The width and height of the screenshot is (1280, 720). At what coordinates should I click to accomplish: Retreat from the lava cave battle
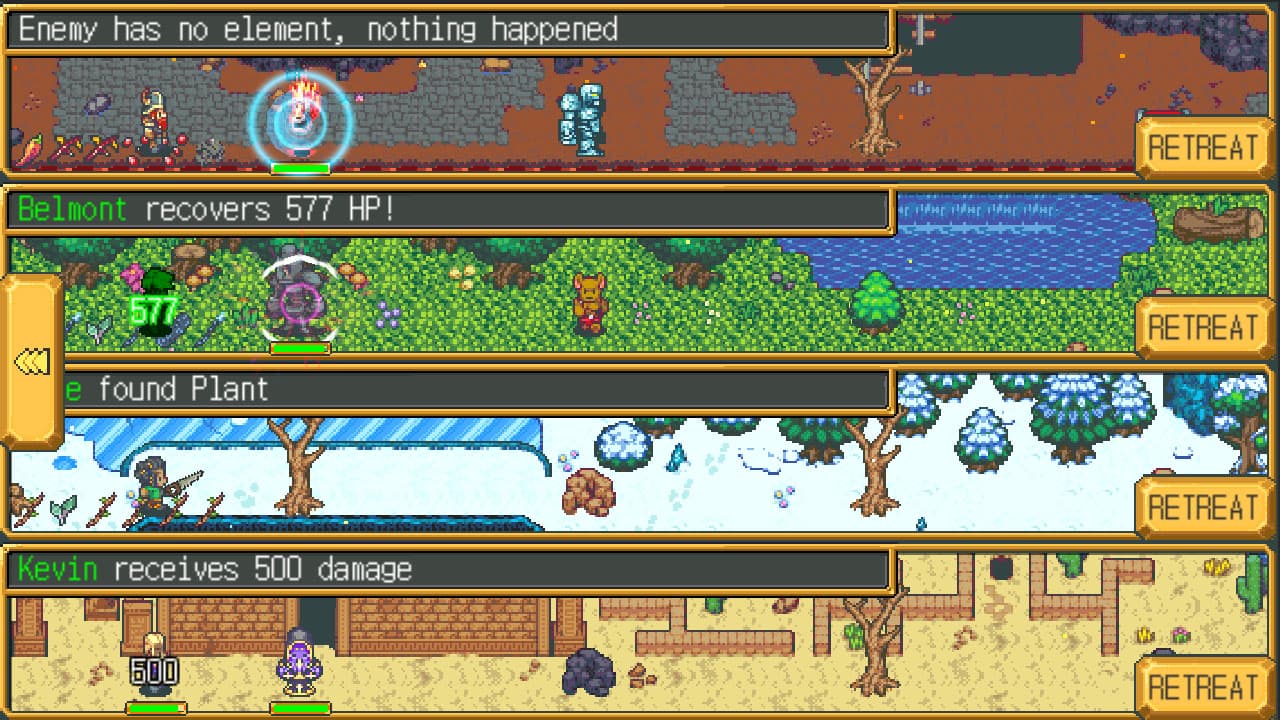[x=1204, y=146]
